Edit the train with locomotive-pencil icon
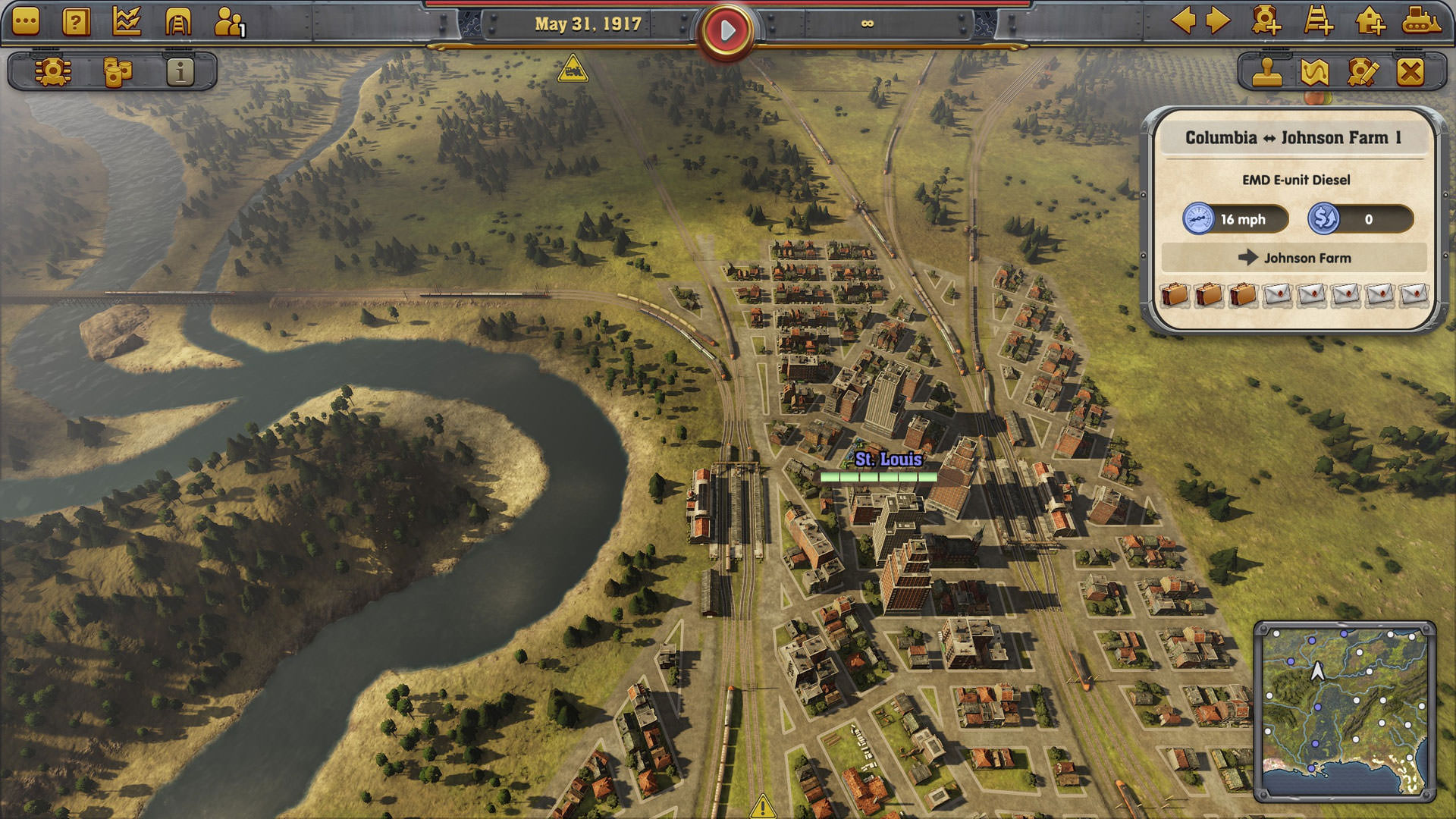1456x819 pixels. (1363, 72)
